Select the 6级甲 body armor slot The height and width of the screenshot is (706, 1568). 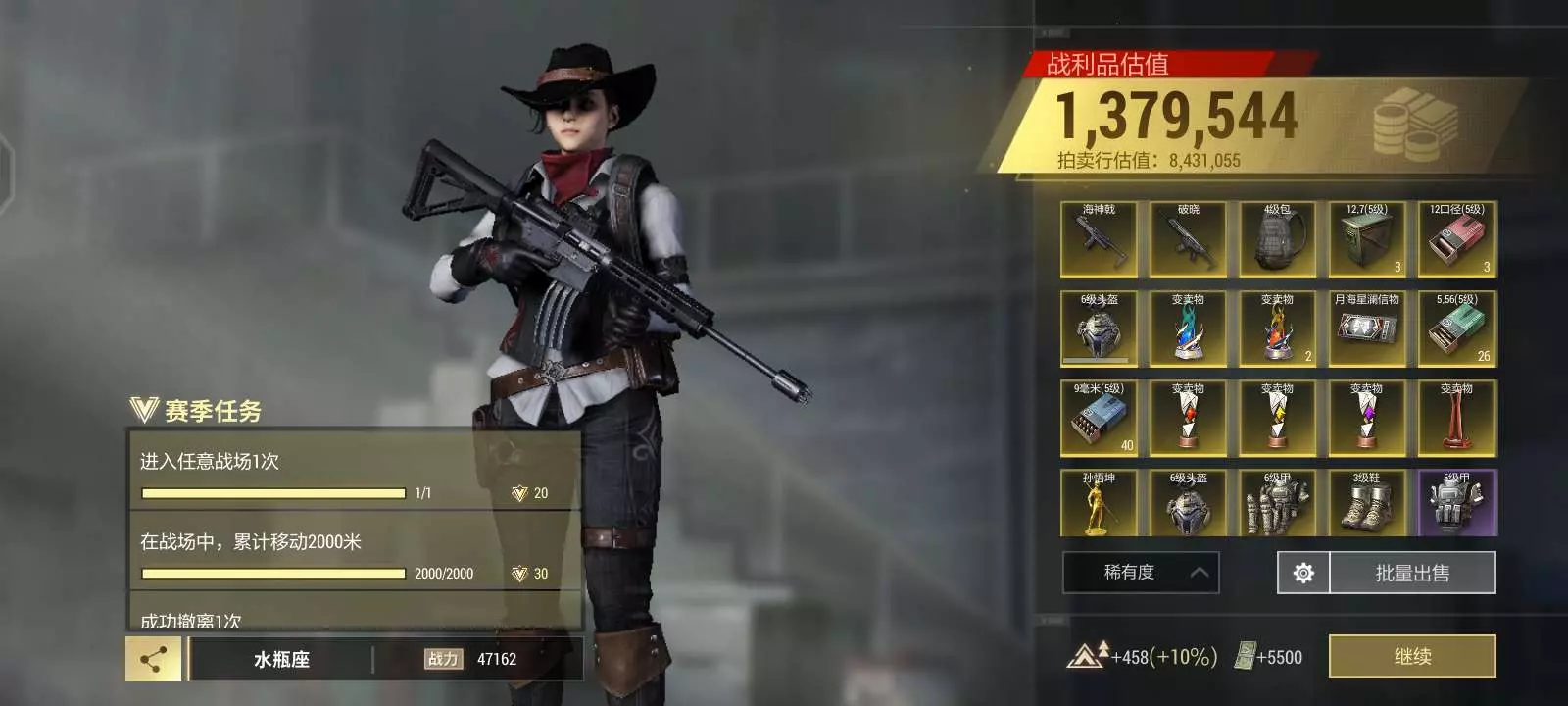(1277, 504)
